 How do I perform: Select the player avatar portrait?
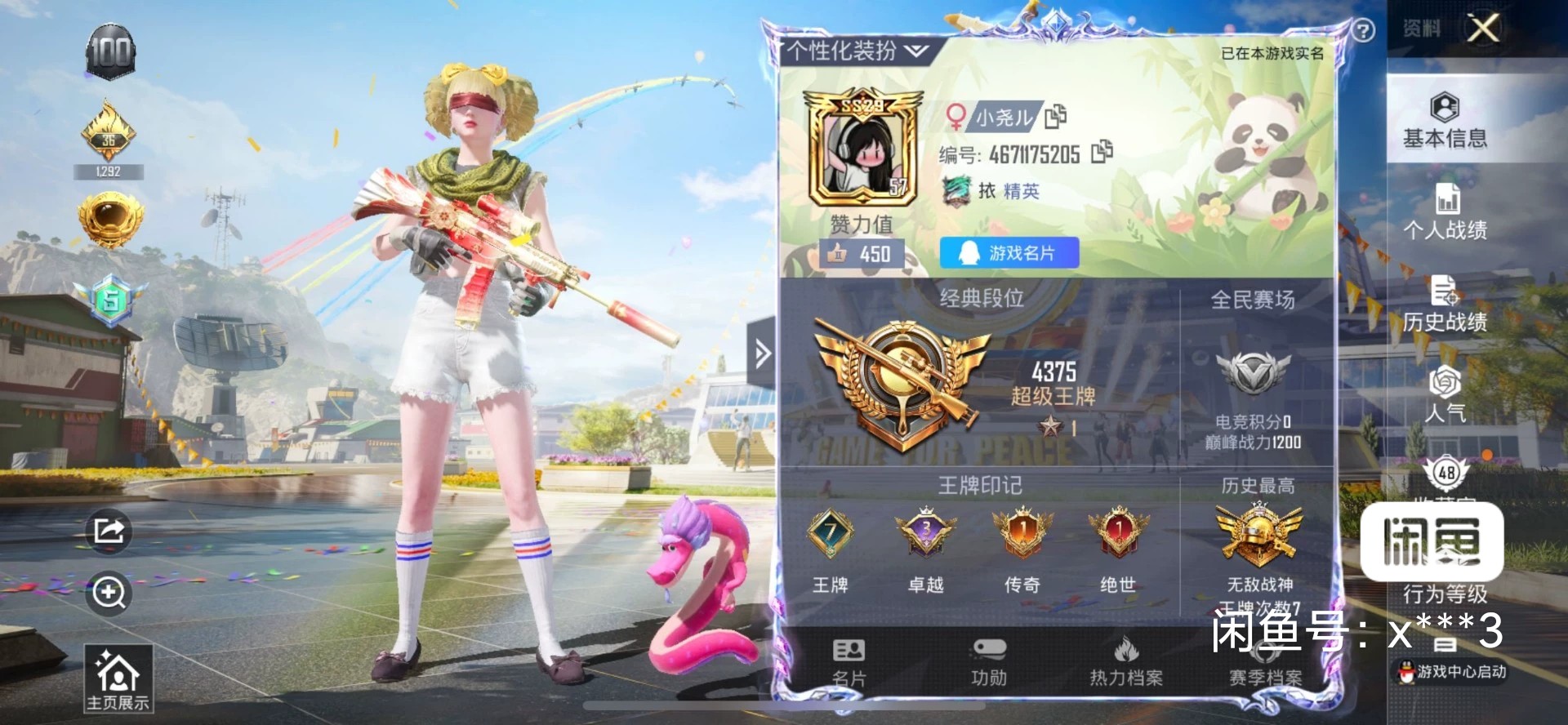click(862, 153)
